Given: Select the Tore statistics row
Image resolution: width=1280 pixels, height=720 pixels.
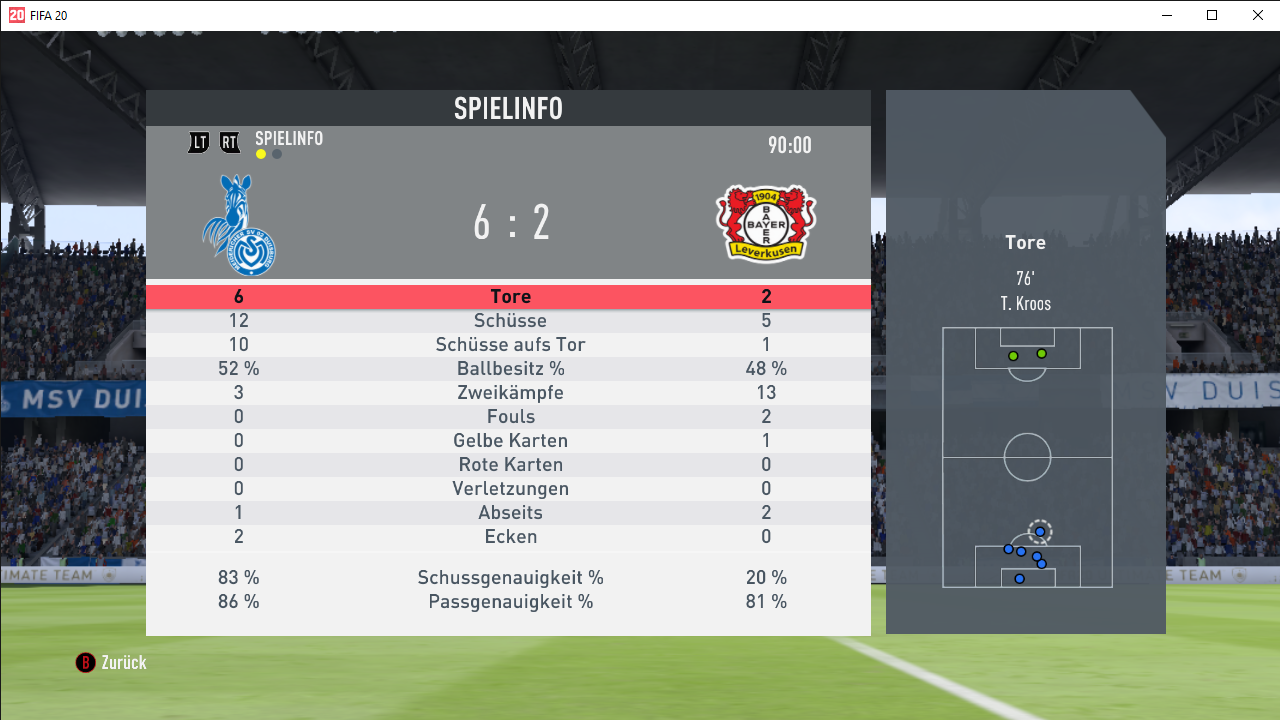Looking at the screenshot, I should click(x=510, y=297).
